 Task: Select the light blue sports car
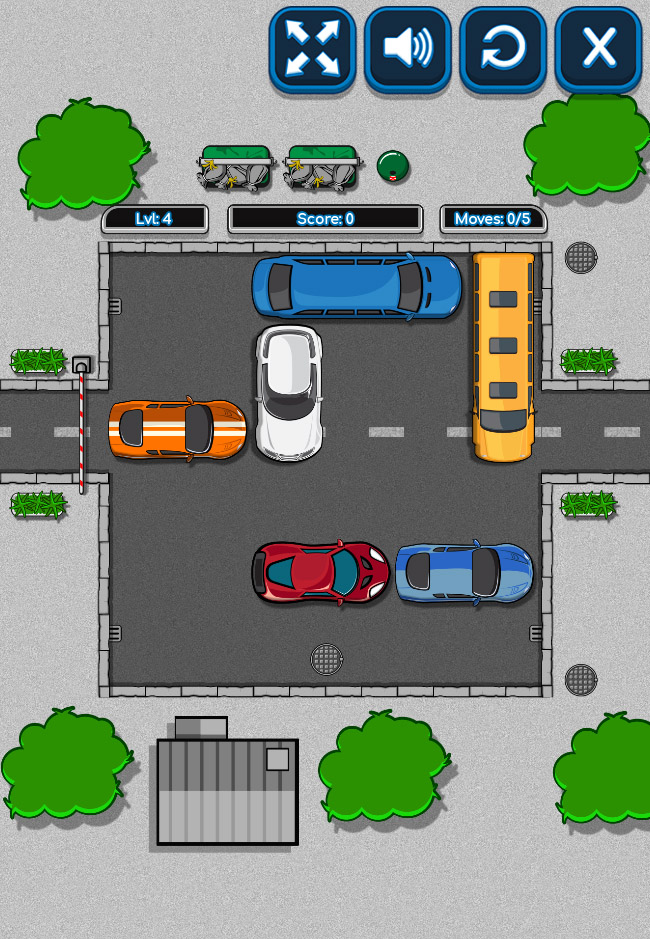464,573
